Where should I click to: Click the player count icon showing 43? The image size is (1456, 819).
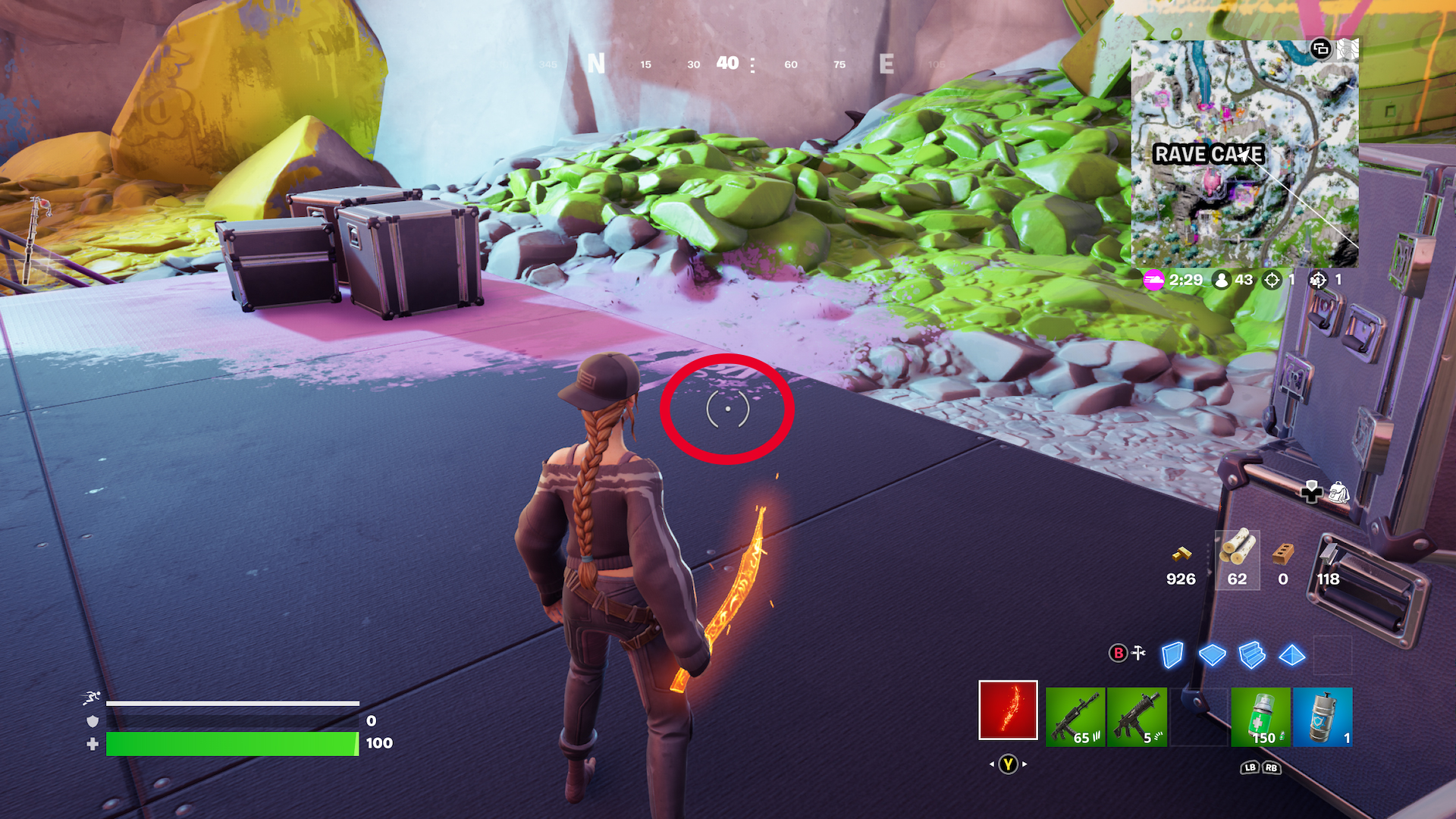[x=1223, y=279]
